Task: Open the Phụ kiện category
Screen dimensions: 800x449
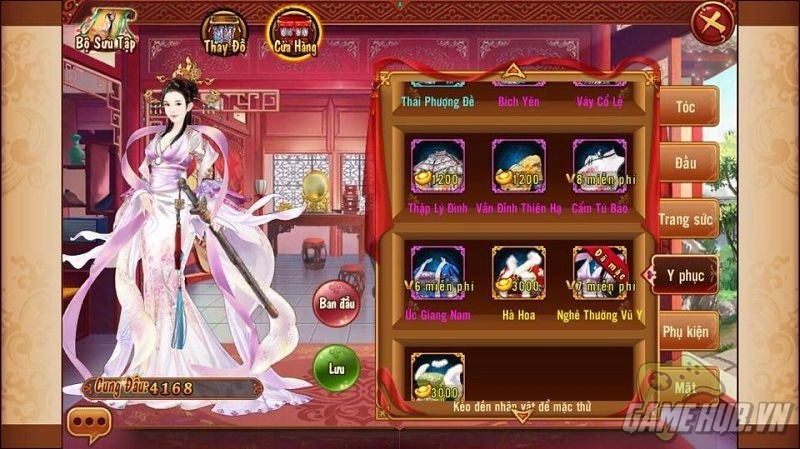Action: [x=686, y=329]
